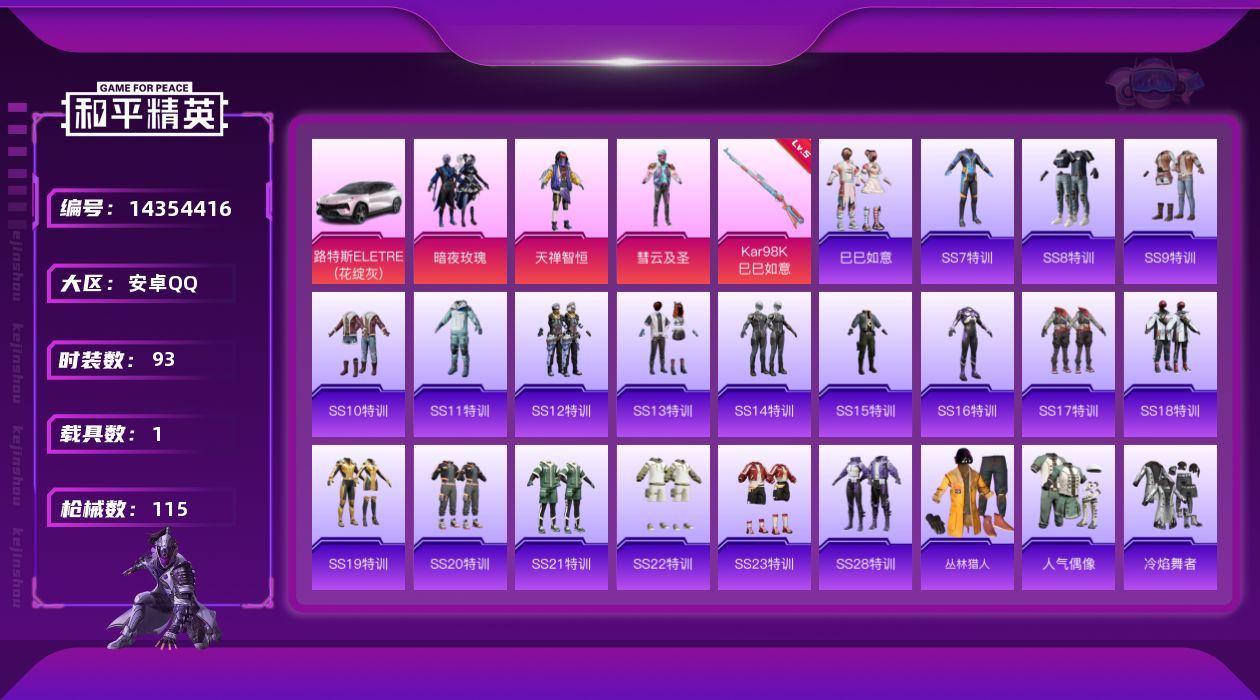Viewport: 1260px width, 700px height.
Task: Pick the Kar98K 巳巳如意 rifle tile
Action: pos(764,211)
